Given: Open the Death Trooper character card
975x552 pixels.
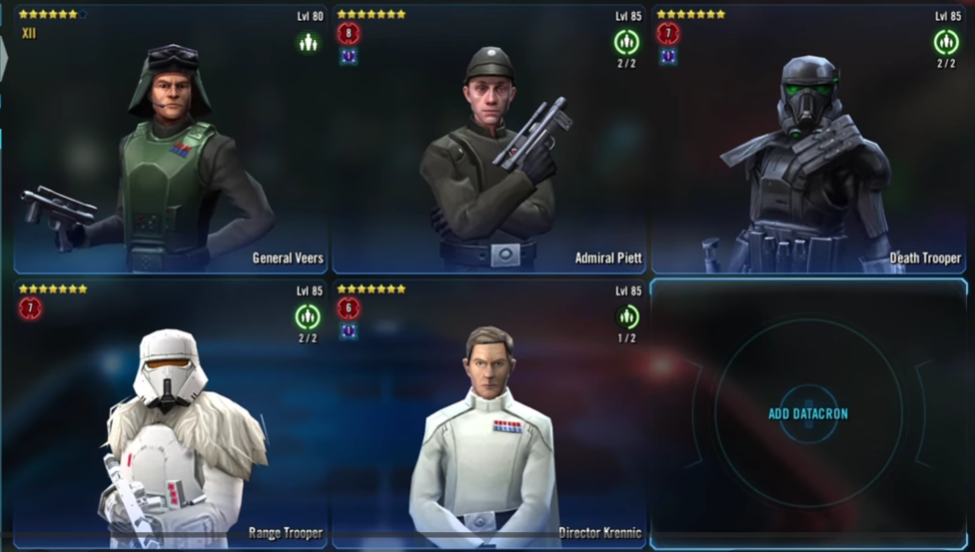Looking at the screenshot, I should pos(808,140).
